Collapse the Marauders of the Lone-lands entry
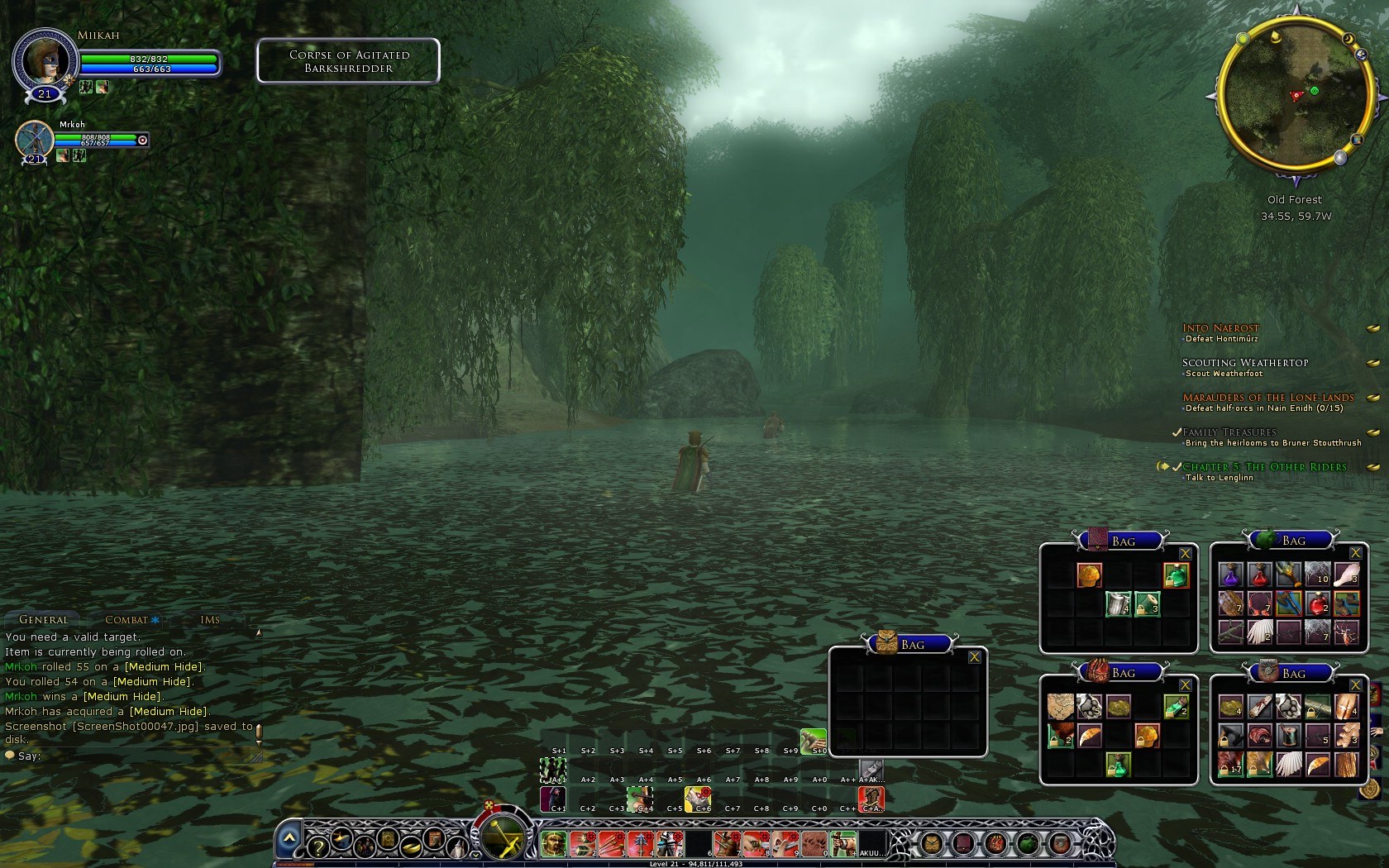Screen dimensions: 1389x868 coord(1373,397)
